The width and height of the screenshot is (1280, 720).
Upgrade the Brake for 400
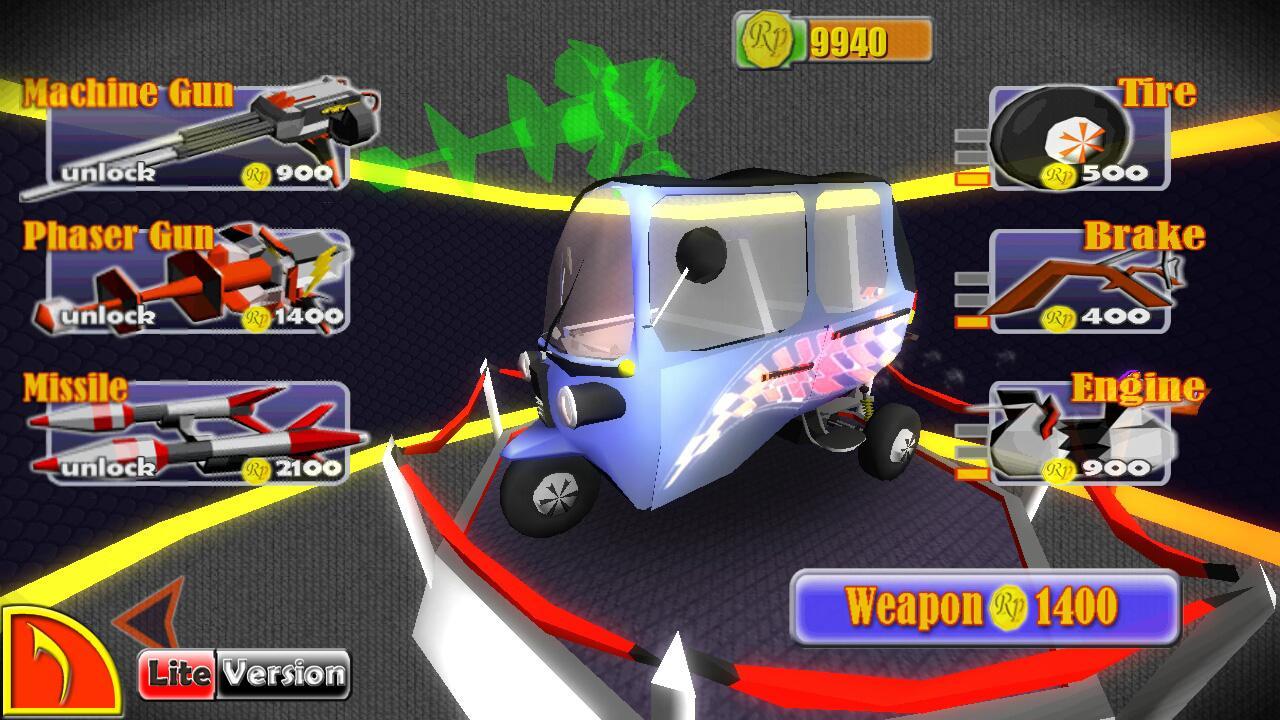coord(1078,282)
